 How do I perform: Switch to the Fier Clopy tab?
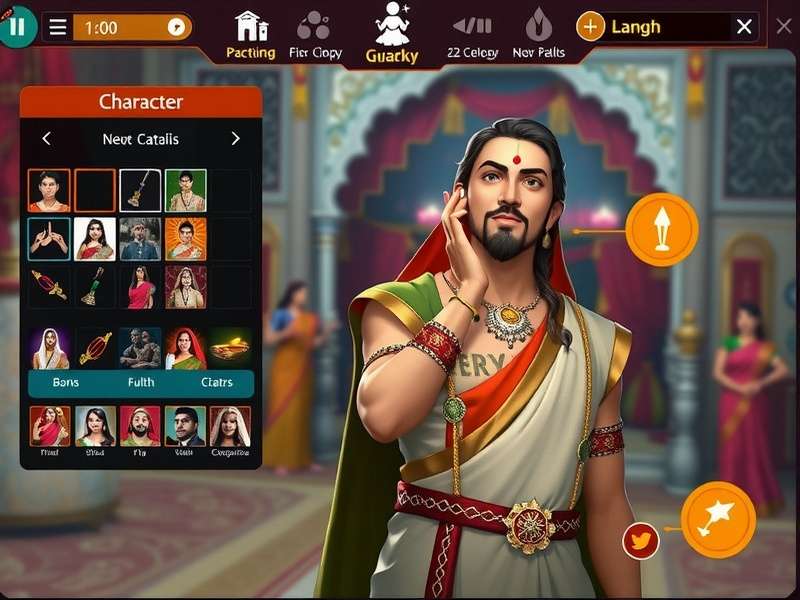pyautogui.click(x=315, y=34)
